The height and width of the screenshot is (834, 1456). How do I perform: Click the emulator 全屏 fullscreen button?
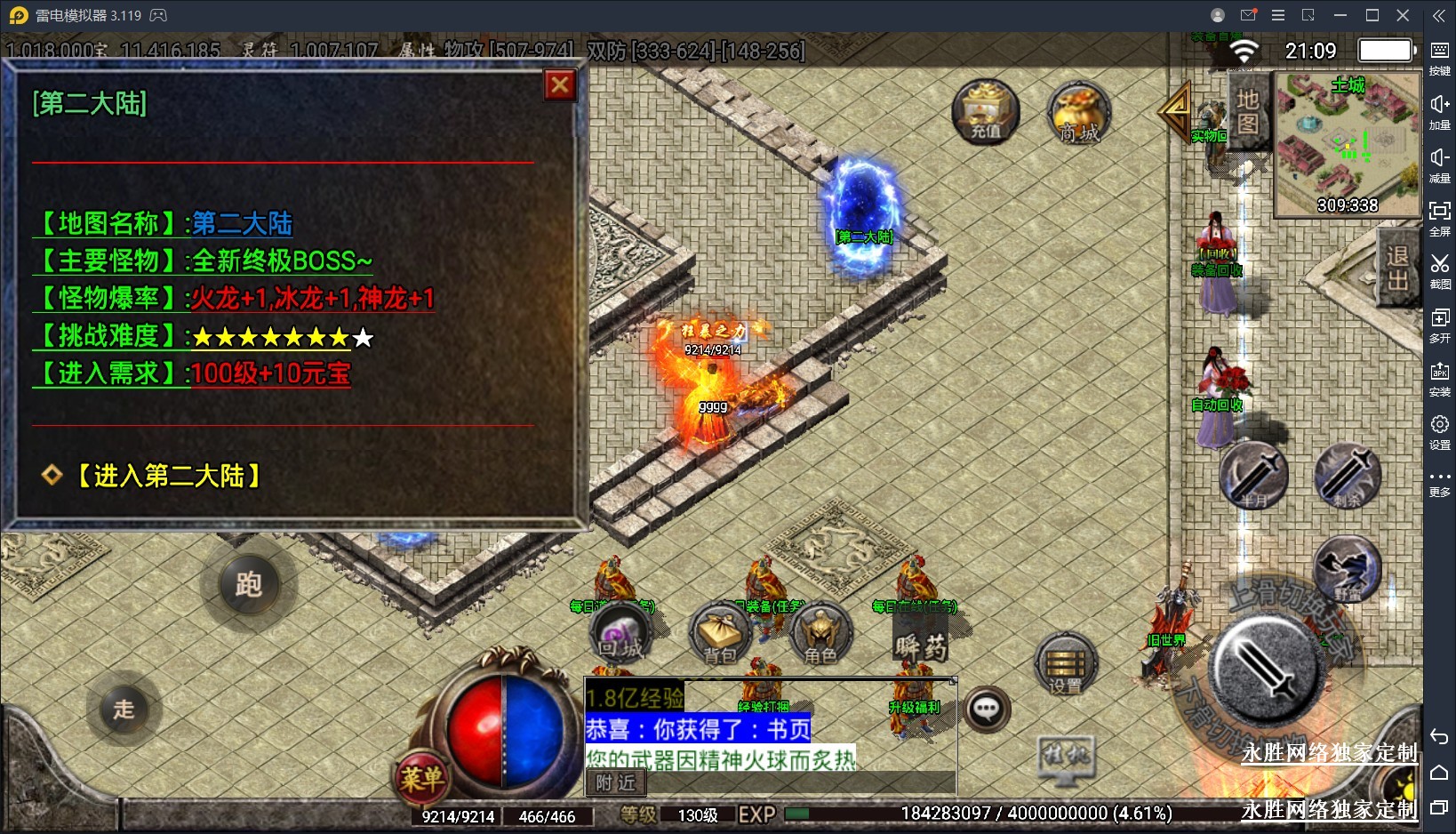click(1439, 217)
